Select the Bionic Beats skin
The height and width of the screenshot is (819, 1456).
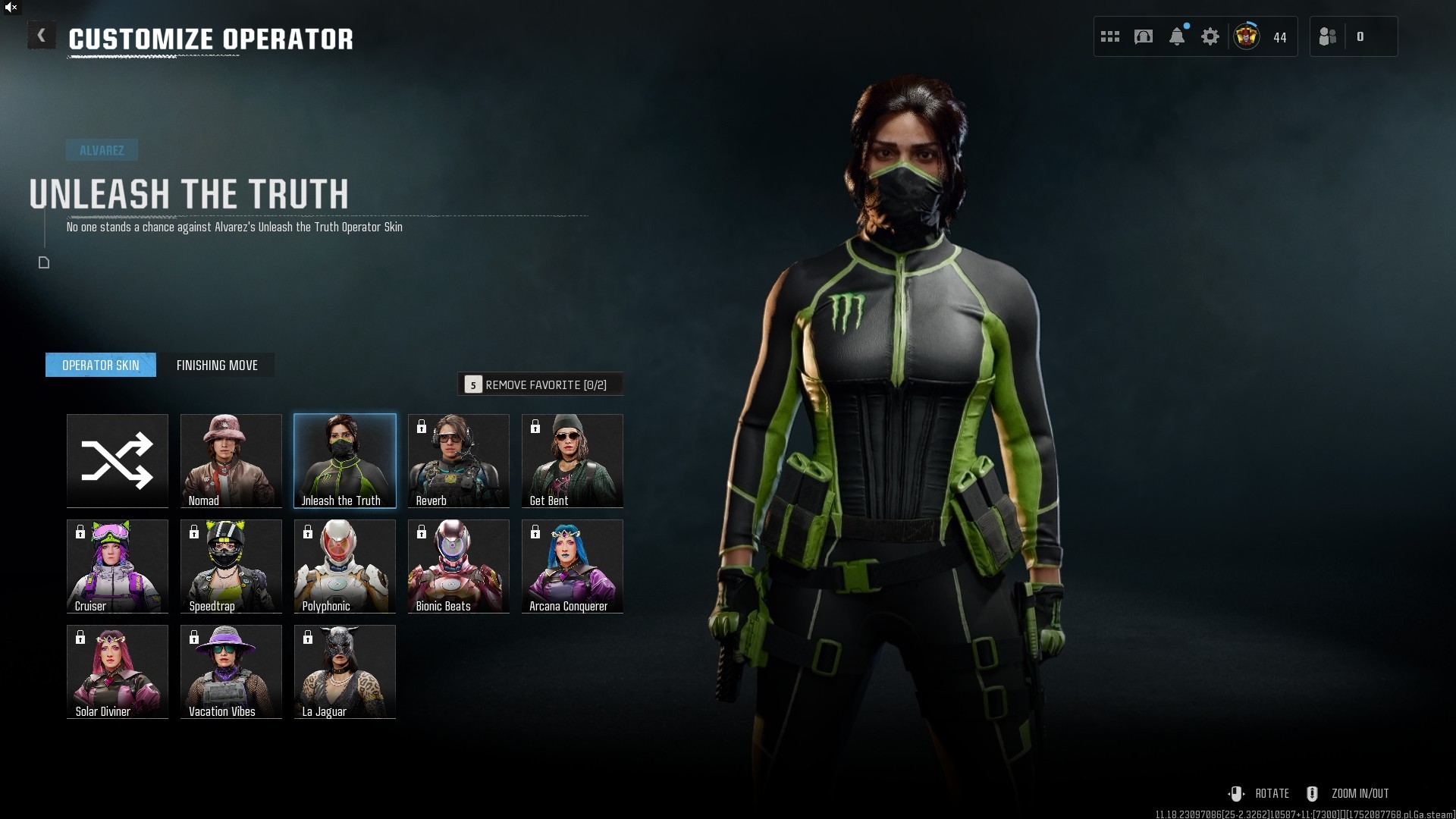(459, 566)
